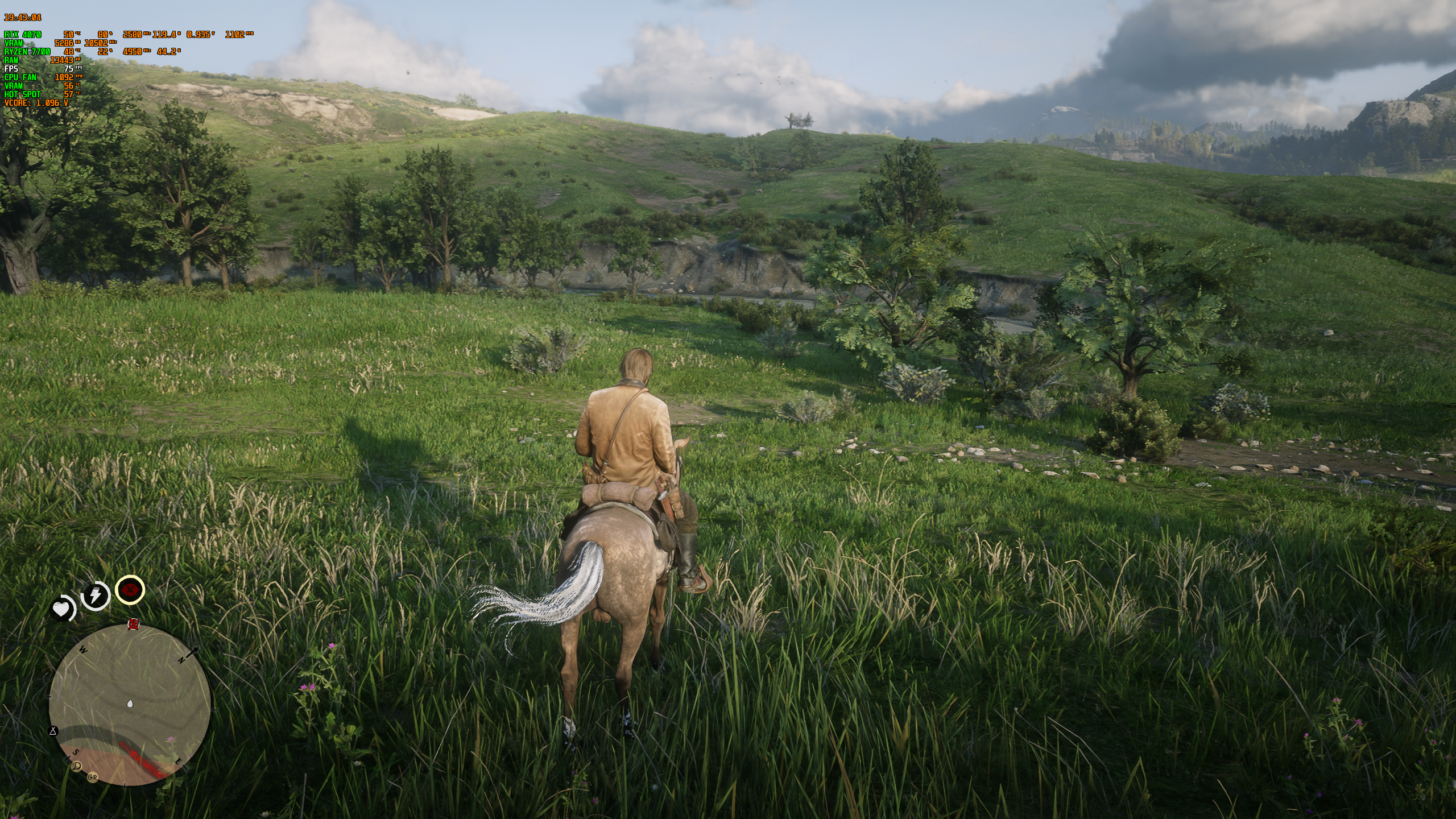Viewport: 1456px width, 819px height.
Task: Select the gold "D" mission marker
Action: coord(77,766)
